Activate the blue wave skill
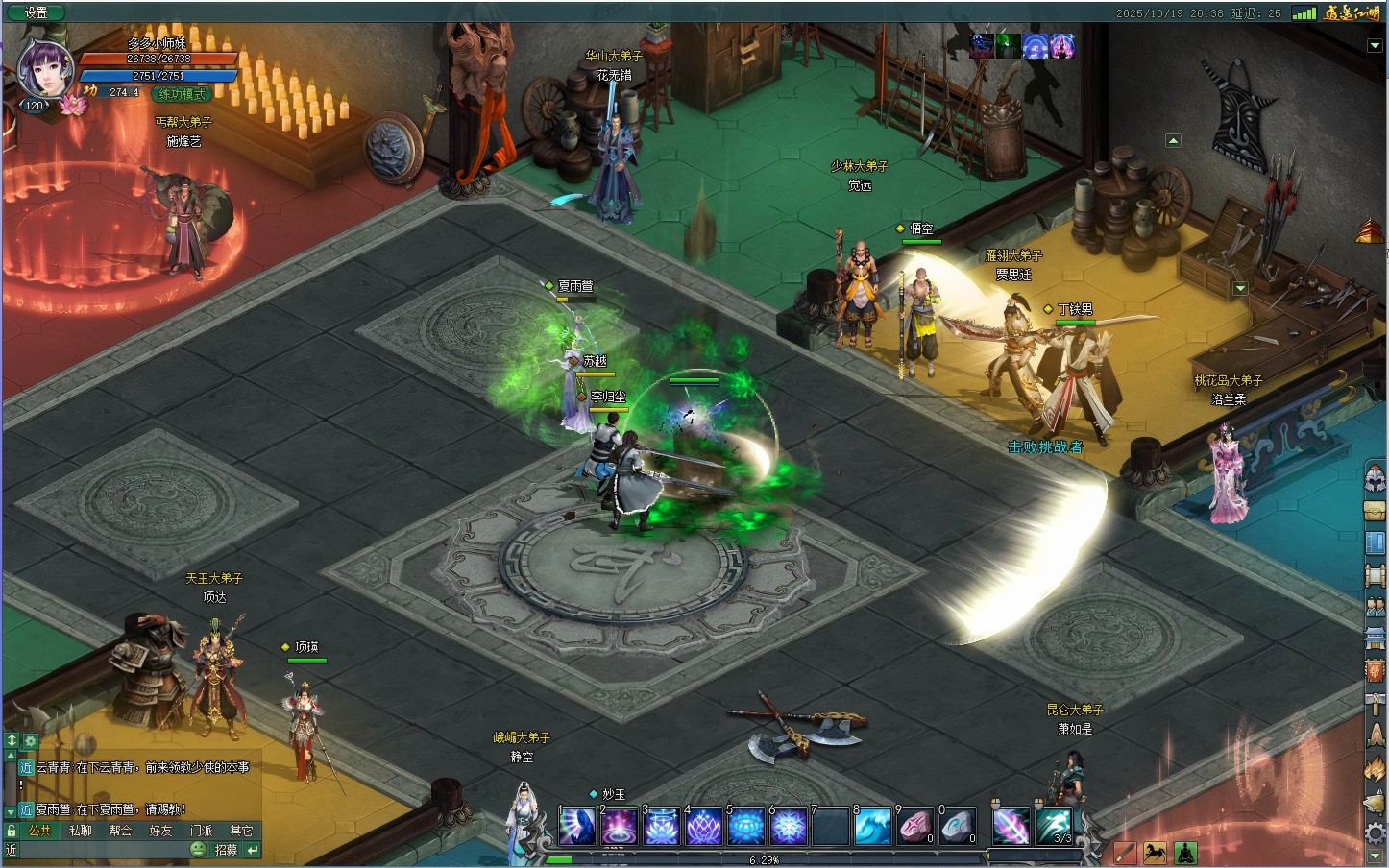This screenshot has height=868, width=1389. (873, 827)
